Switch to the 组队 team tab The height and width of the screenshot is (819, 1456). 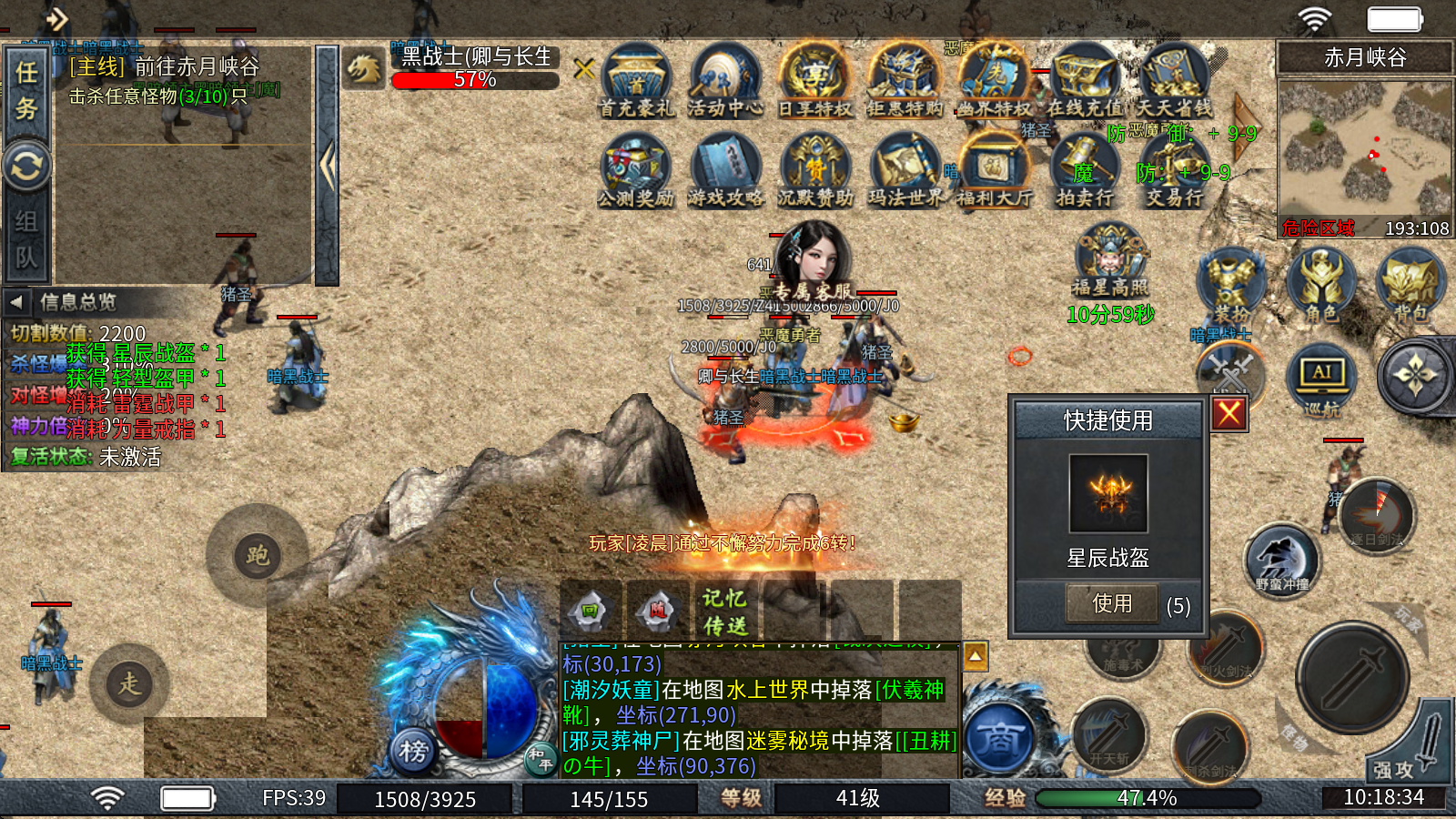click(26, 238)
